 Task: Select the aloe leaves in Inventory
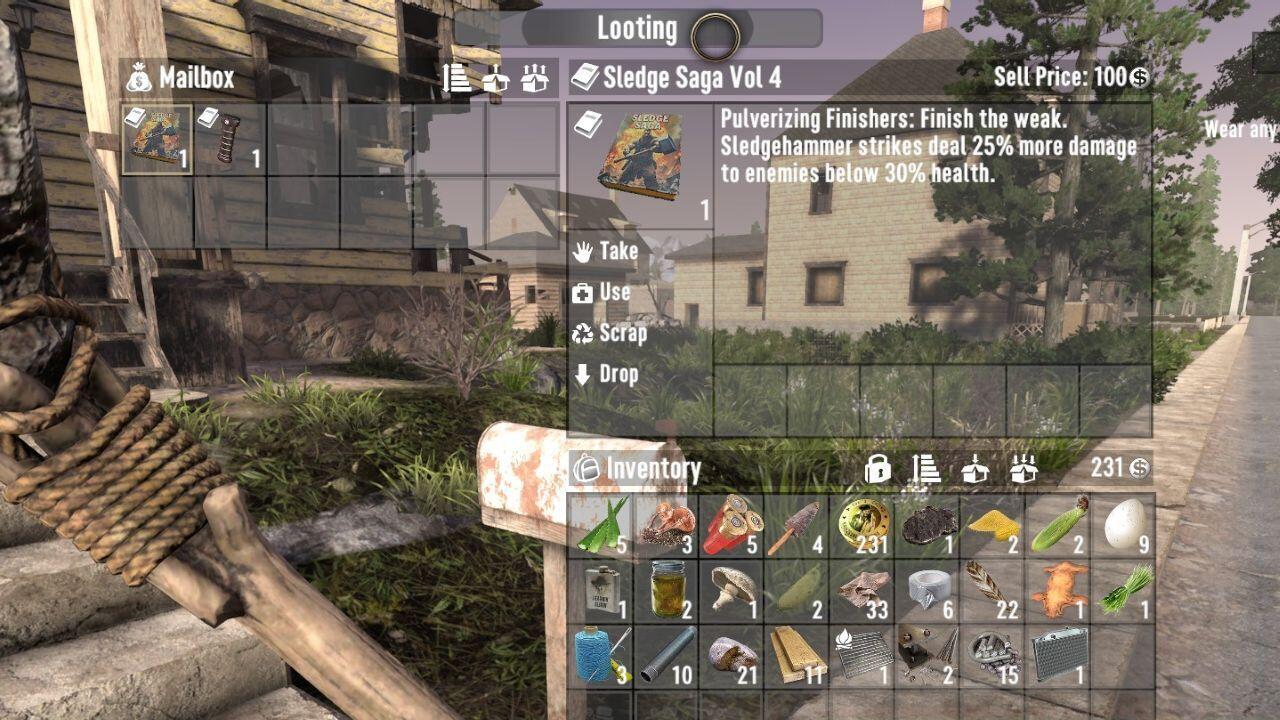604,523
